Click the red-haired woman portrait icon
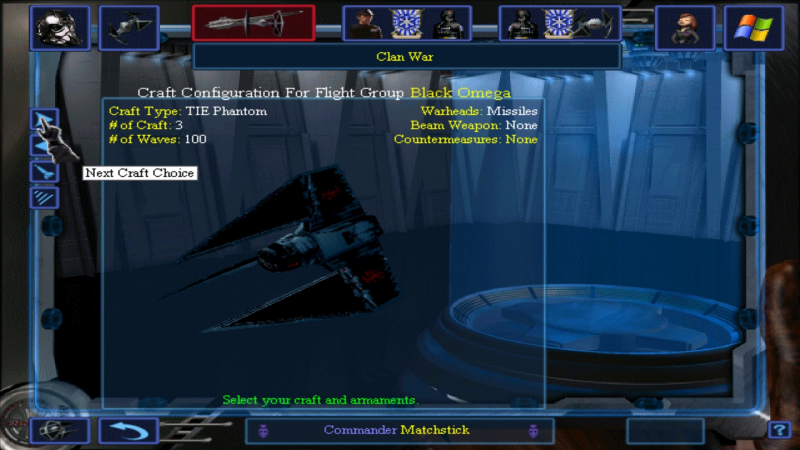The width and height of the screenshot is (800, 450). click(685, 27)
